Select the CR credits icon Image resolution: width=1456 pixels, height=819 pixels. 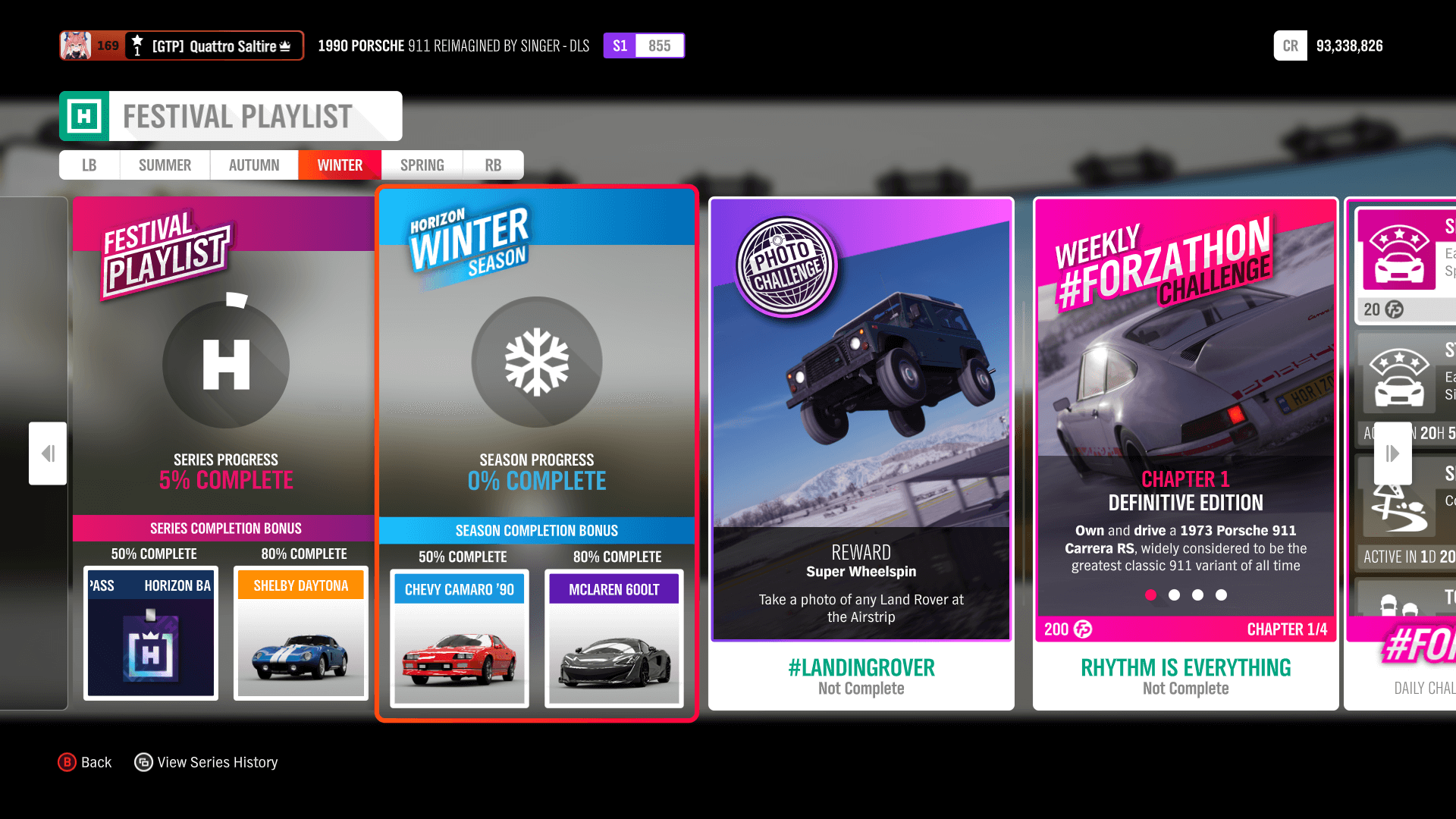1290,45
